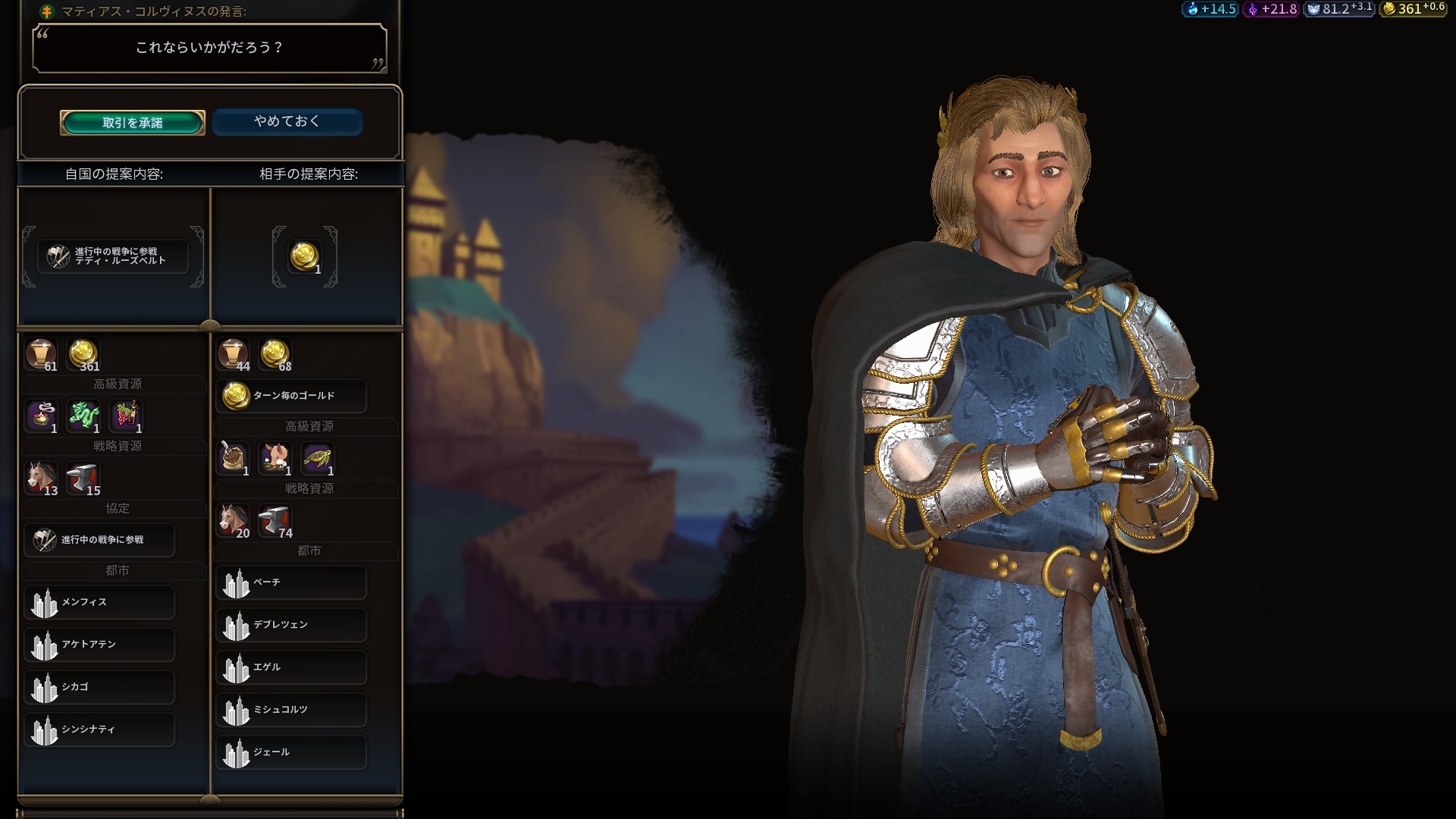The height and width of the screenshot is (819, 1456).
Task: Select their turtle luxury resource
Action: [x=317, y=458]
